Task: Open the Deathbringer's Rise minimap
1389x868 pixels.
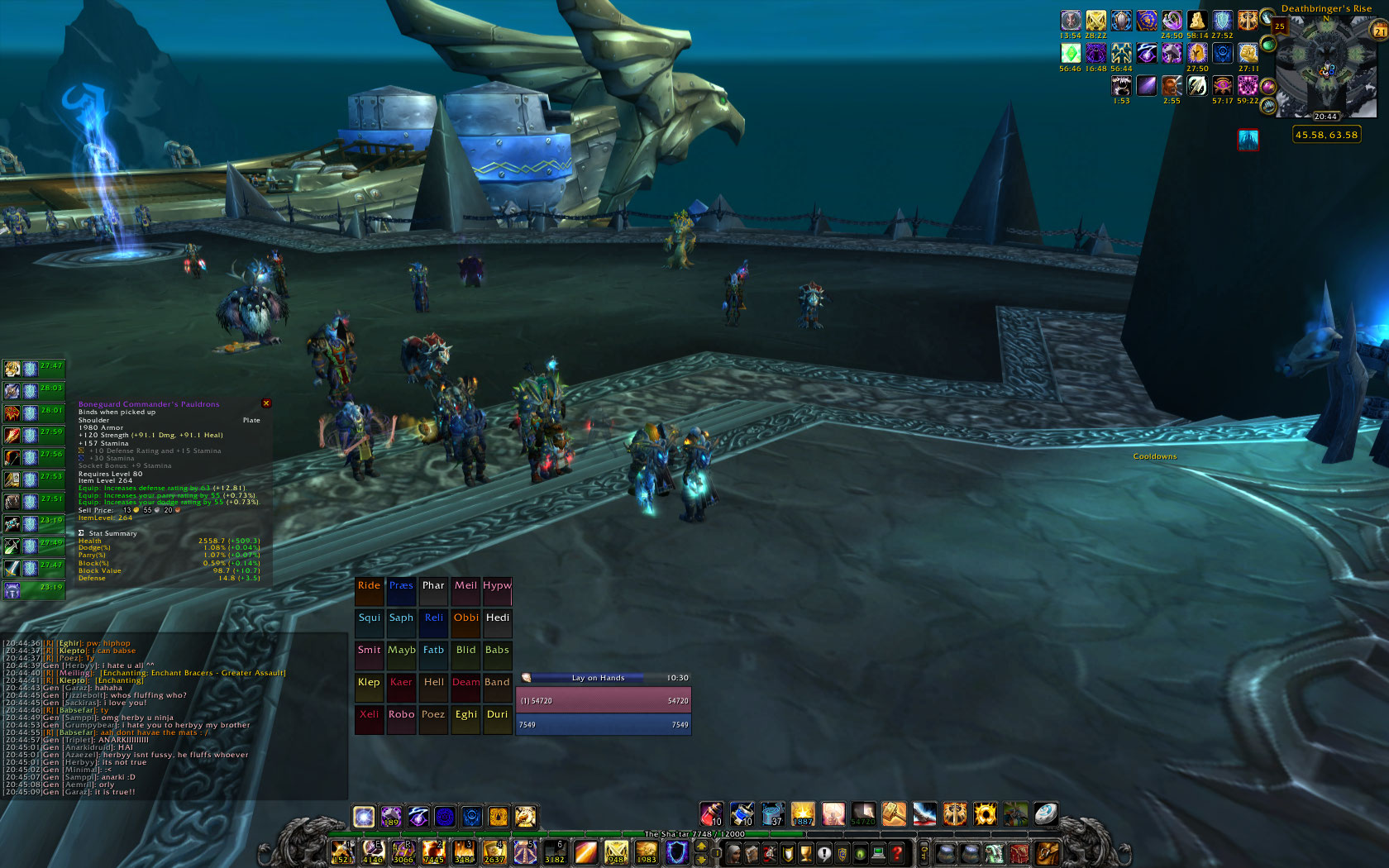Action: coord(1325,68)
